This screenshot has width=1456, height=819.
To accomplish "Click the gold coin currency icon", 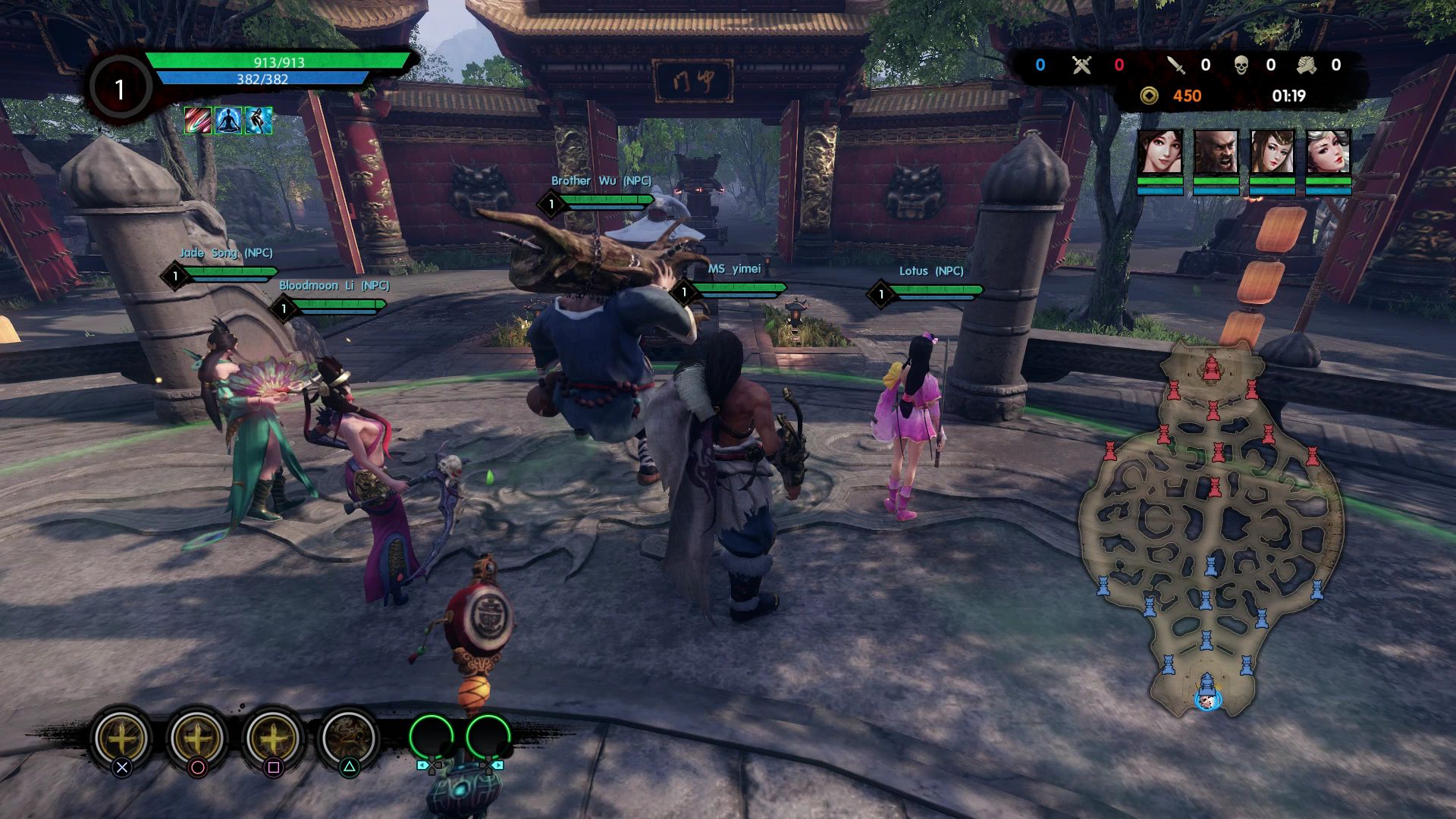I will pos(1150,96).
